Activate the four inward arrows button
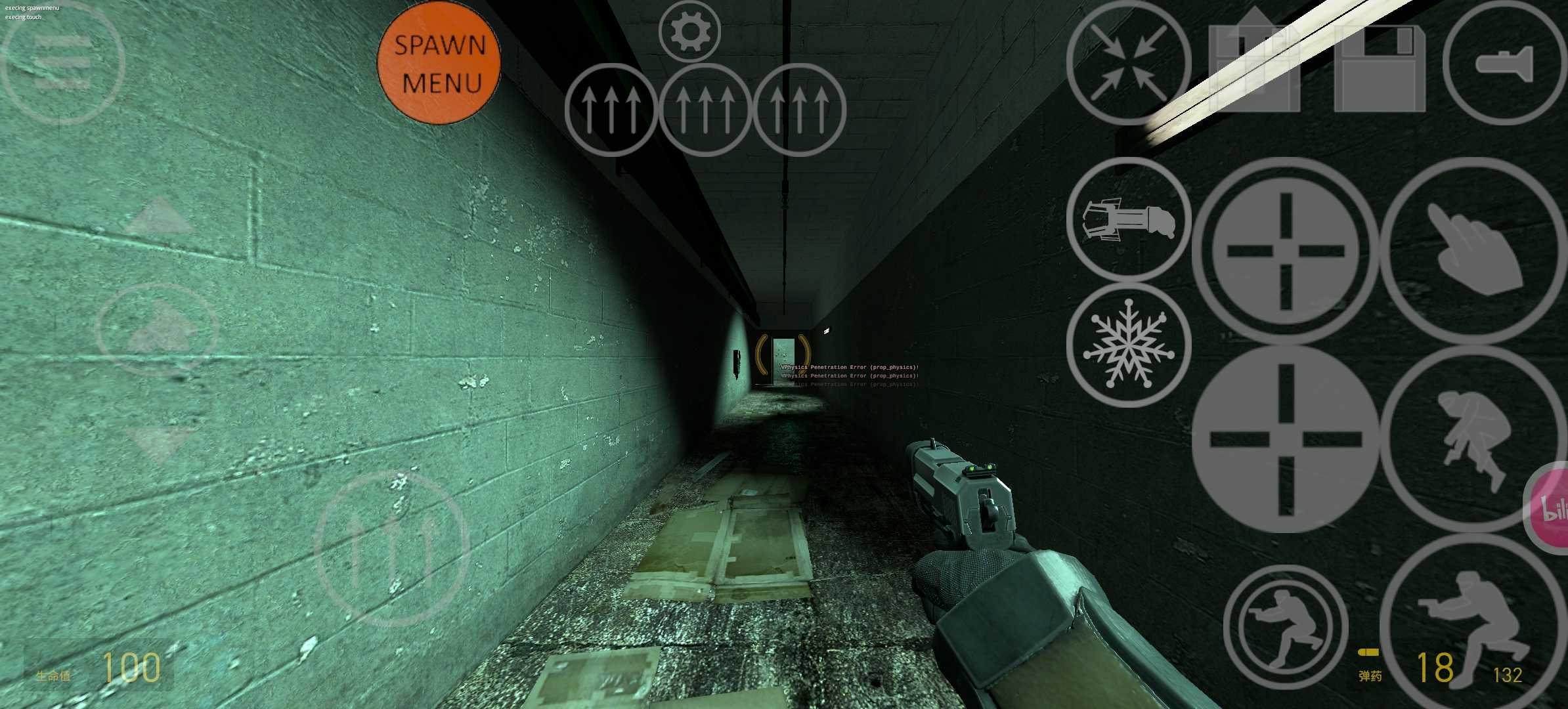This screenshot has width=1568, height=709. pos(1129,63)
